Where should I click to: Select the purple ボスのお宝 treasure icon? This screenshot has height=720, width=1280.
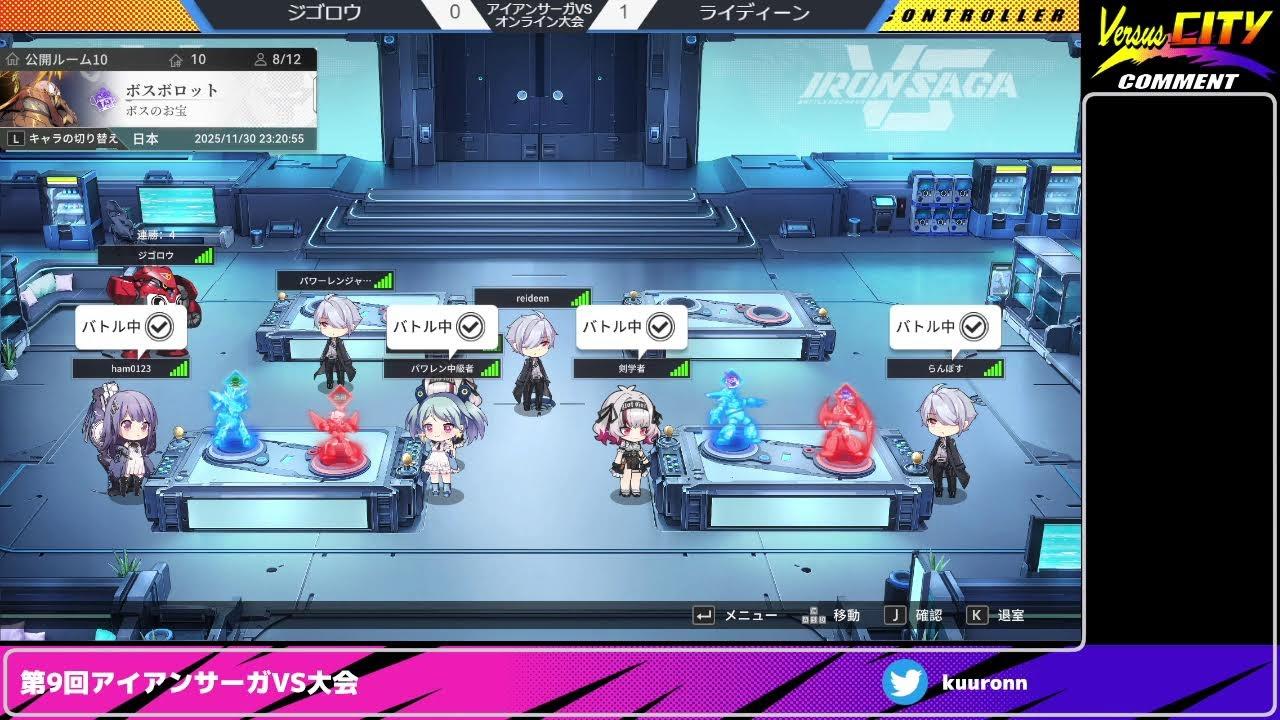click(x=102, y=100)
